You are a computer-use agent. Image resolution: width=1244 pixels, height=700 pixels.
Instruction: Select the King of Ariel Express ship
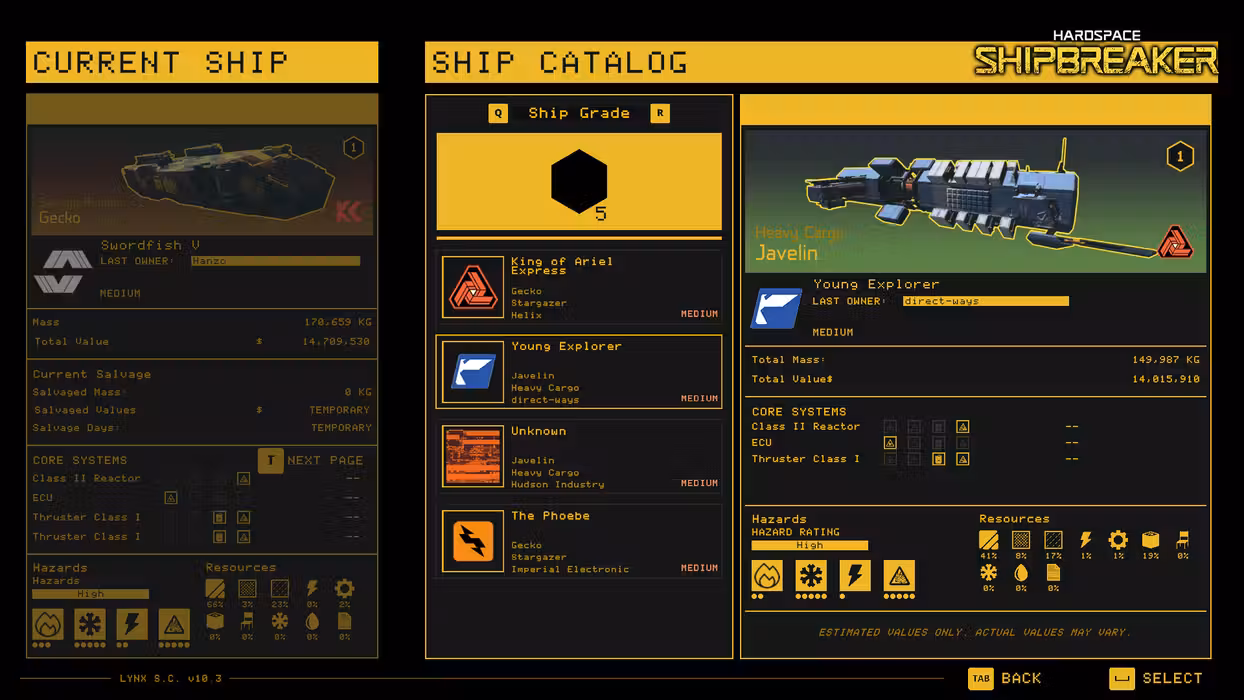579,287
